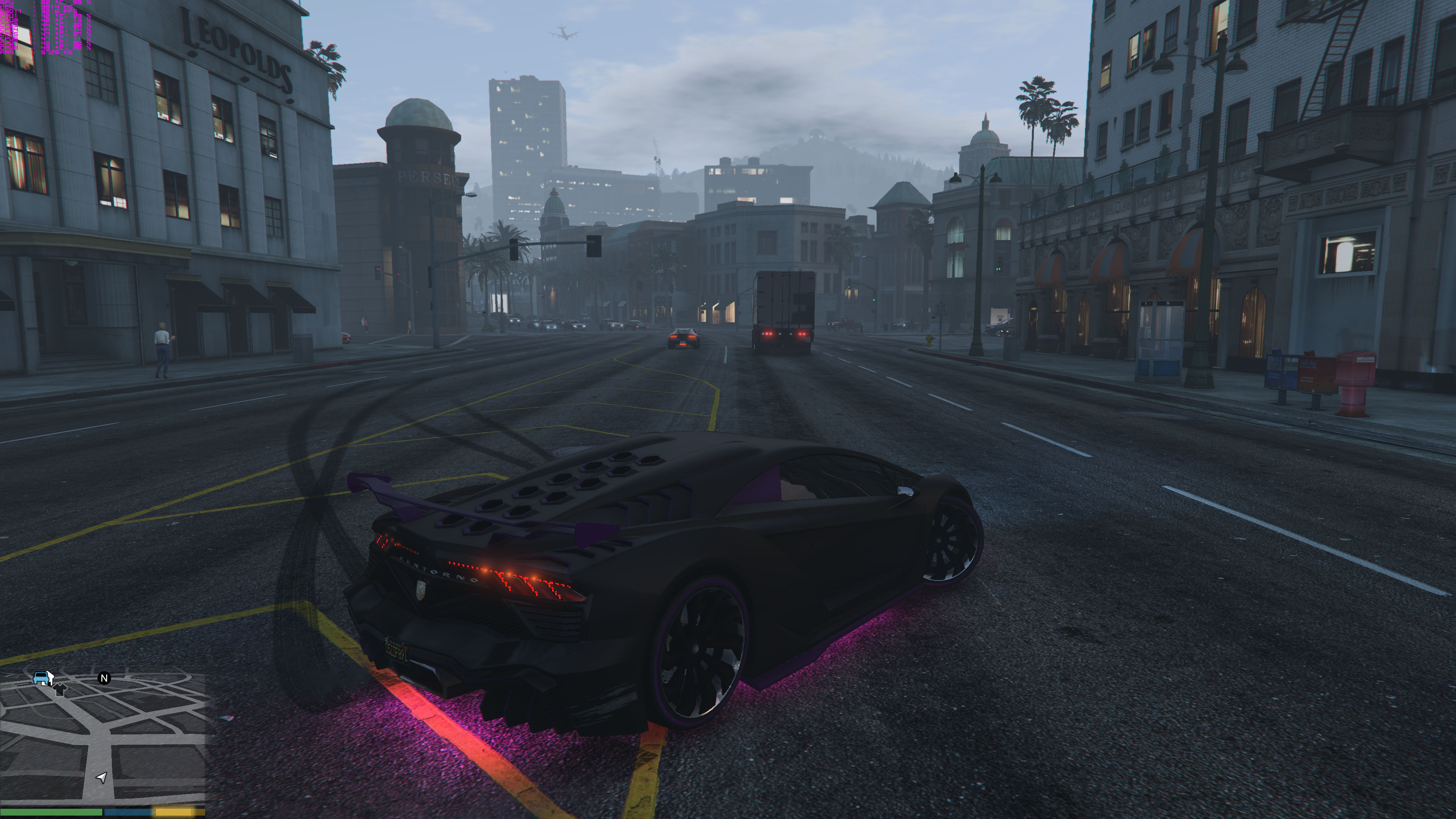Screen dimensions: 1456x819
Task: Select the clothing store shirt blip
Action: [60, 689]
